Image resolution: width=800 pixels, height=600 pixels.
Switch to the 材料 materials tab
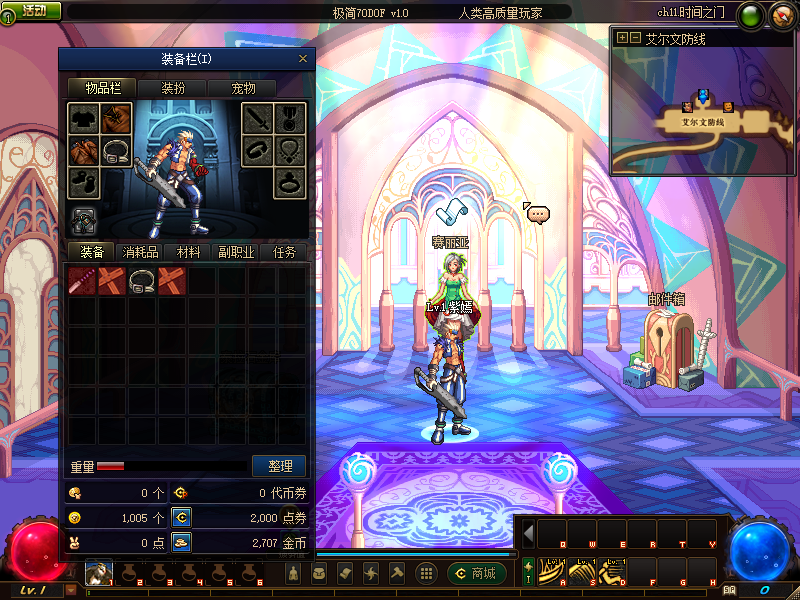(x=187, y=252)
